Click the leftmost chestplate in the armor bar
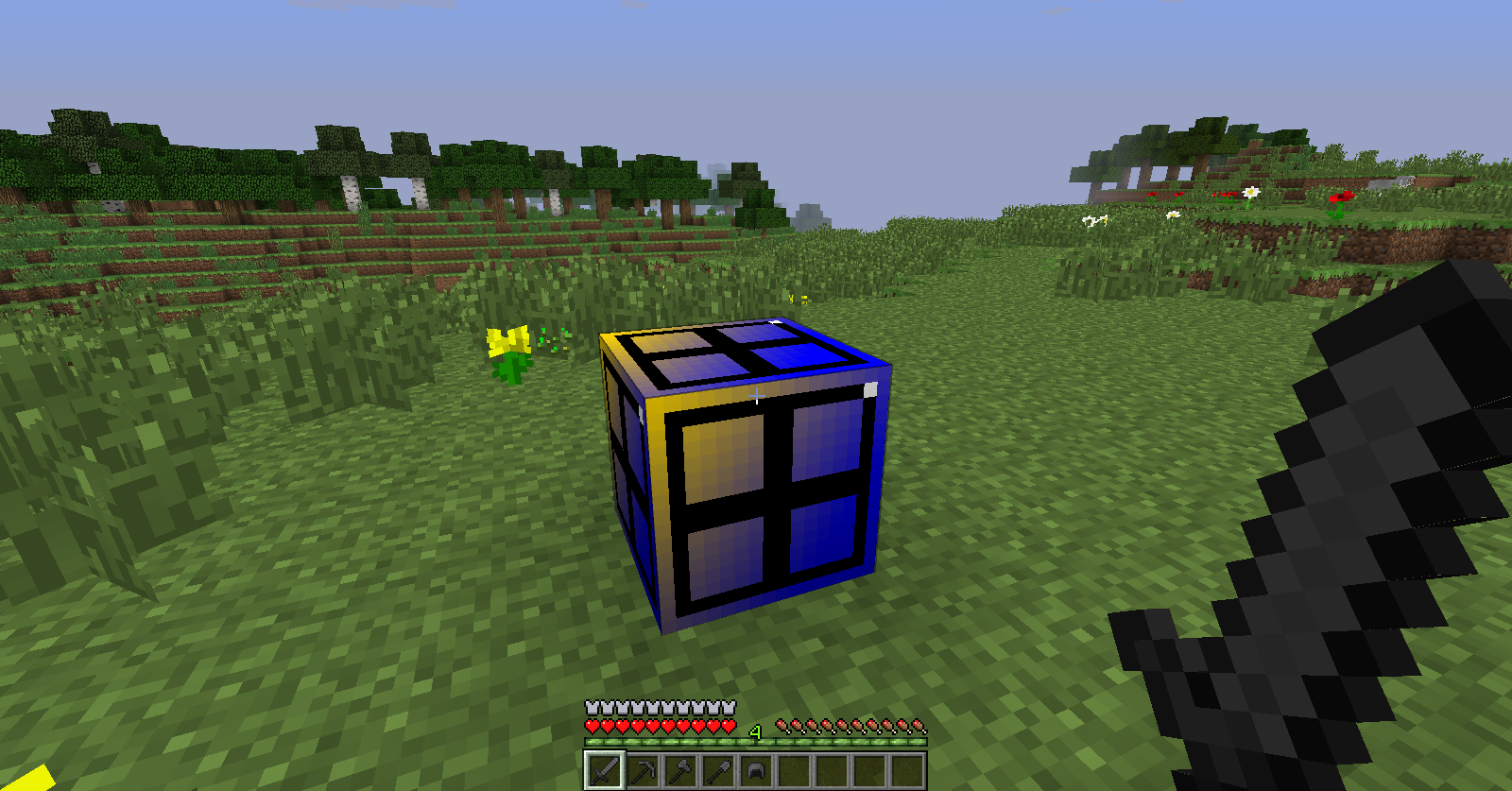 pos(591,708)
